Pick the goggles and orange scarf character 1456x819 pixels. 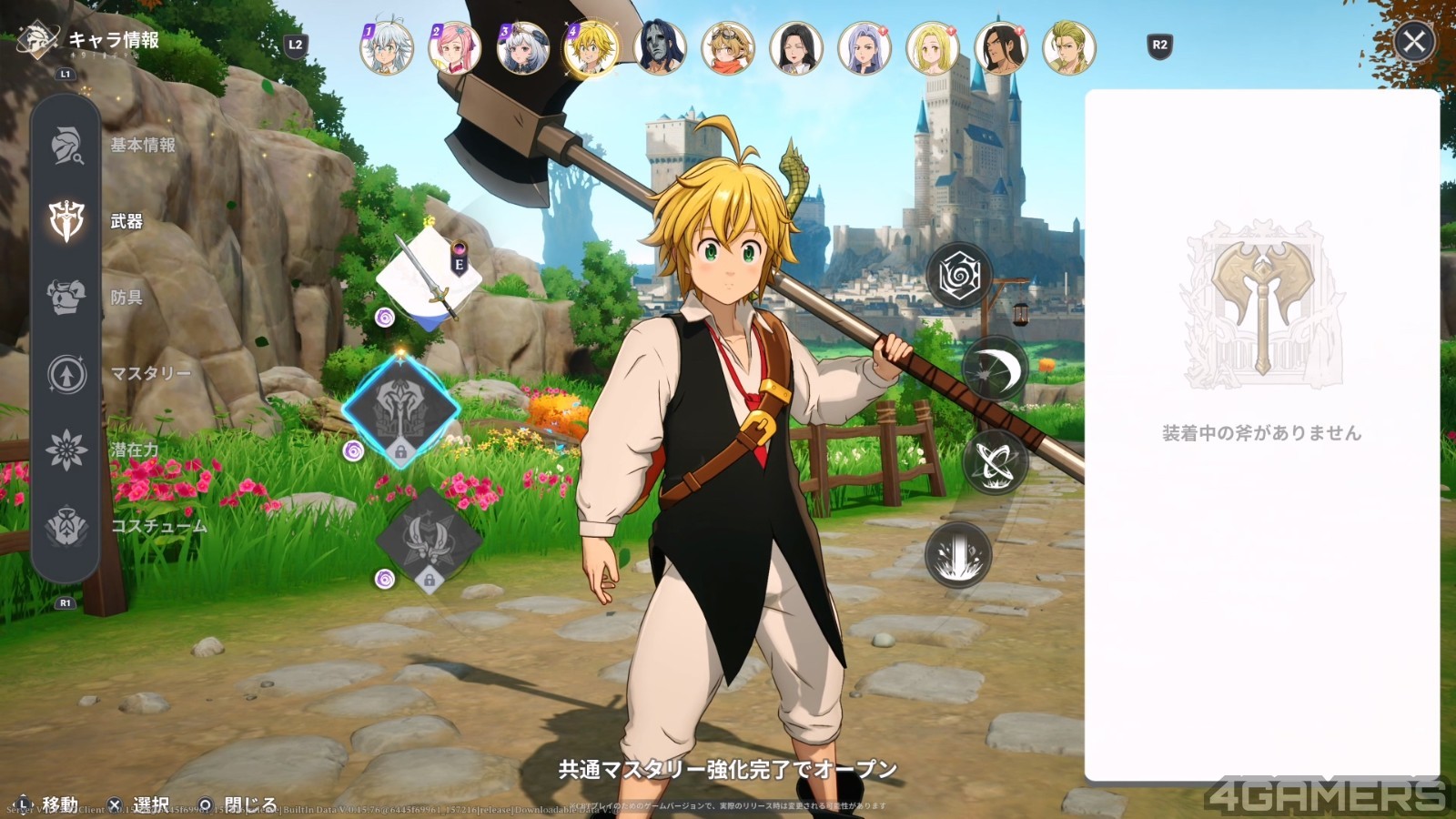[x=728, y=47]
